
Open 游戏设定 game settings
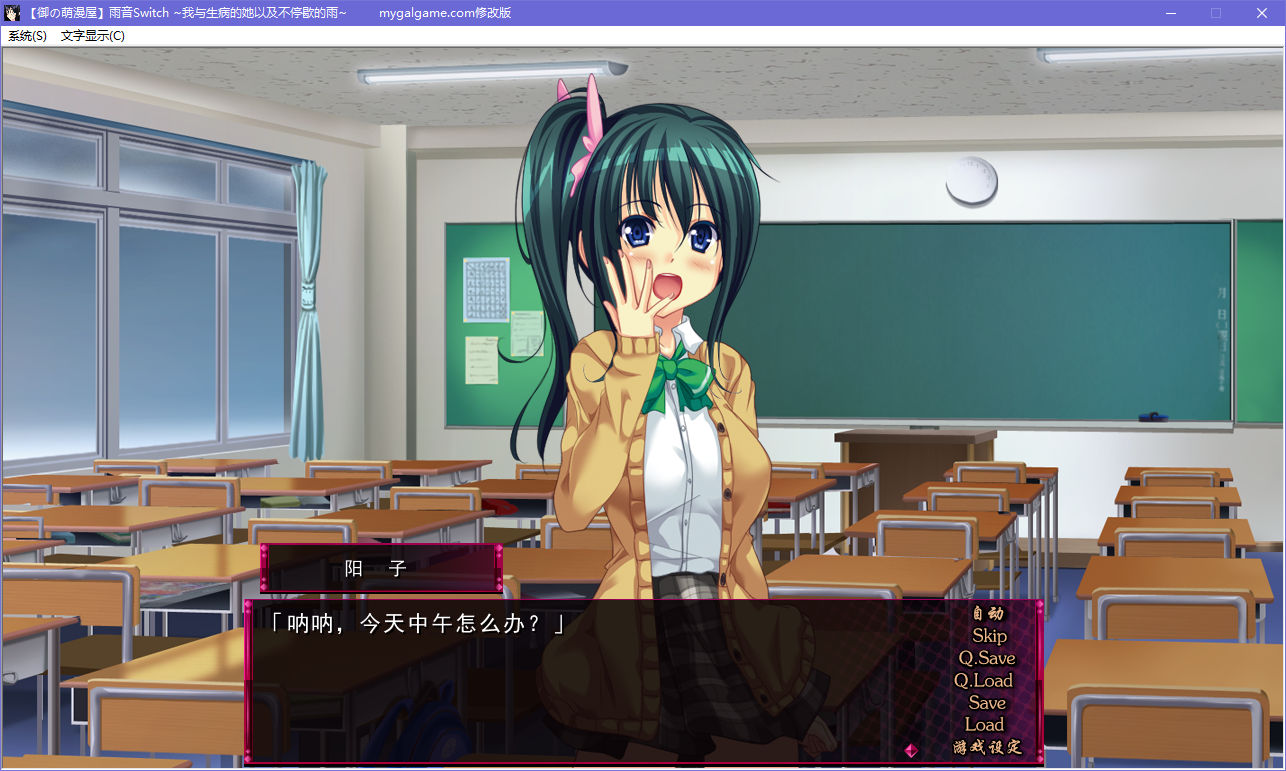[987, 747]
